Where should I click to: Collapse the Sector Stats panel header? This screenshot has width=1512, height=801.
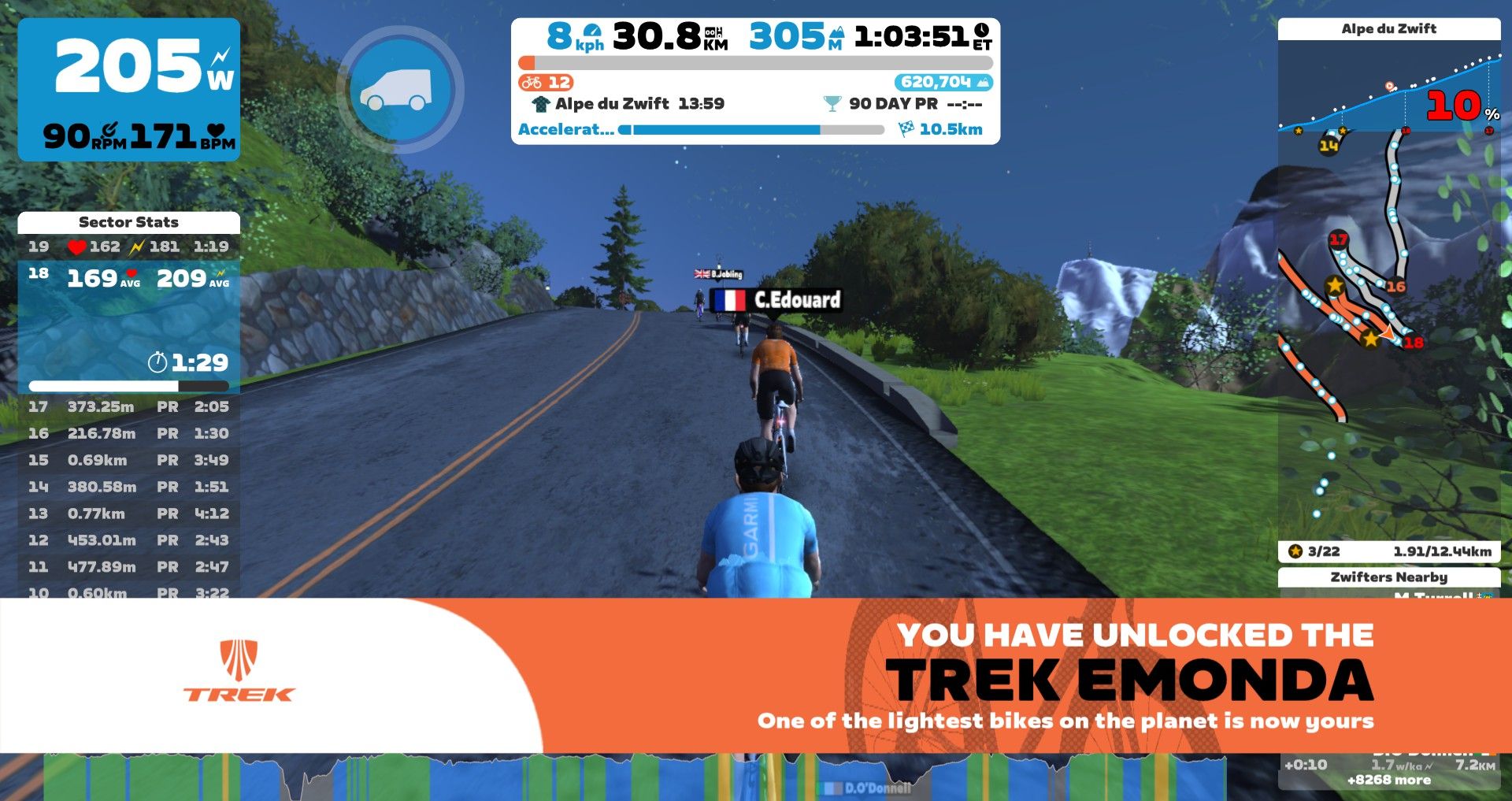[130, 222]
